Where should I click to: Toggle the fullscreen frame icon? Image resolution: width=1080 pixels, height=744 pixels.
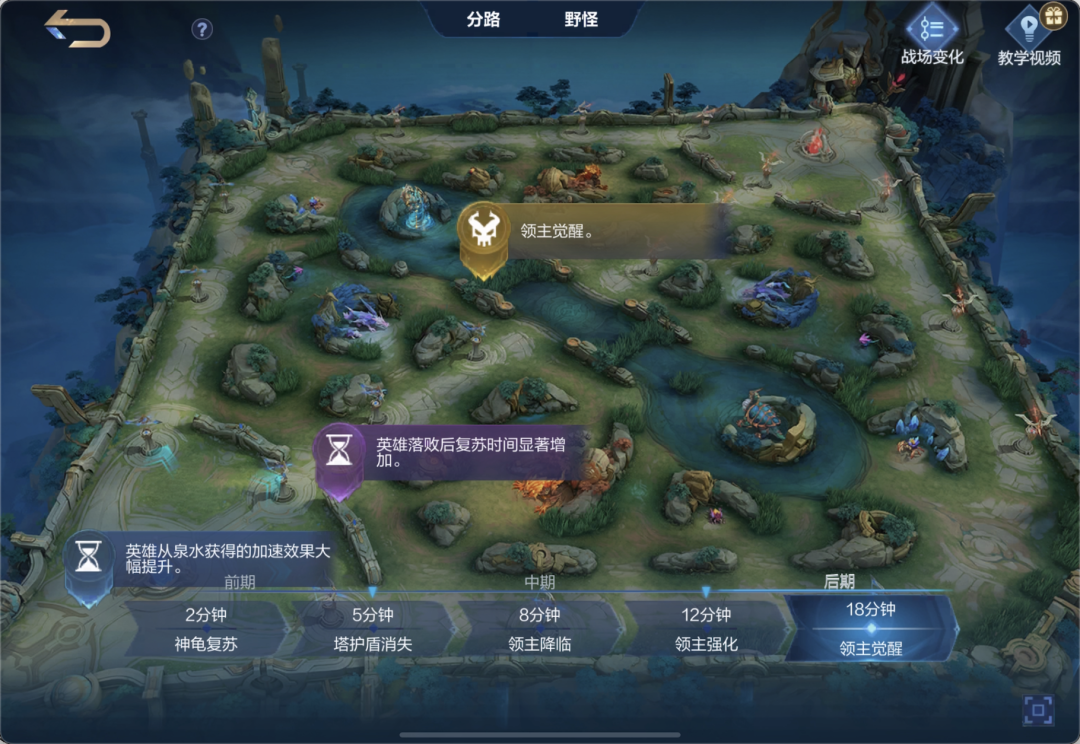tap(1039, 711)
